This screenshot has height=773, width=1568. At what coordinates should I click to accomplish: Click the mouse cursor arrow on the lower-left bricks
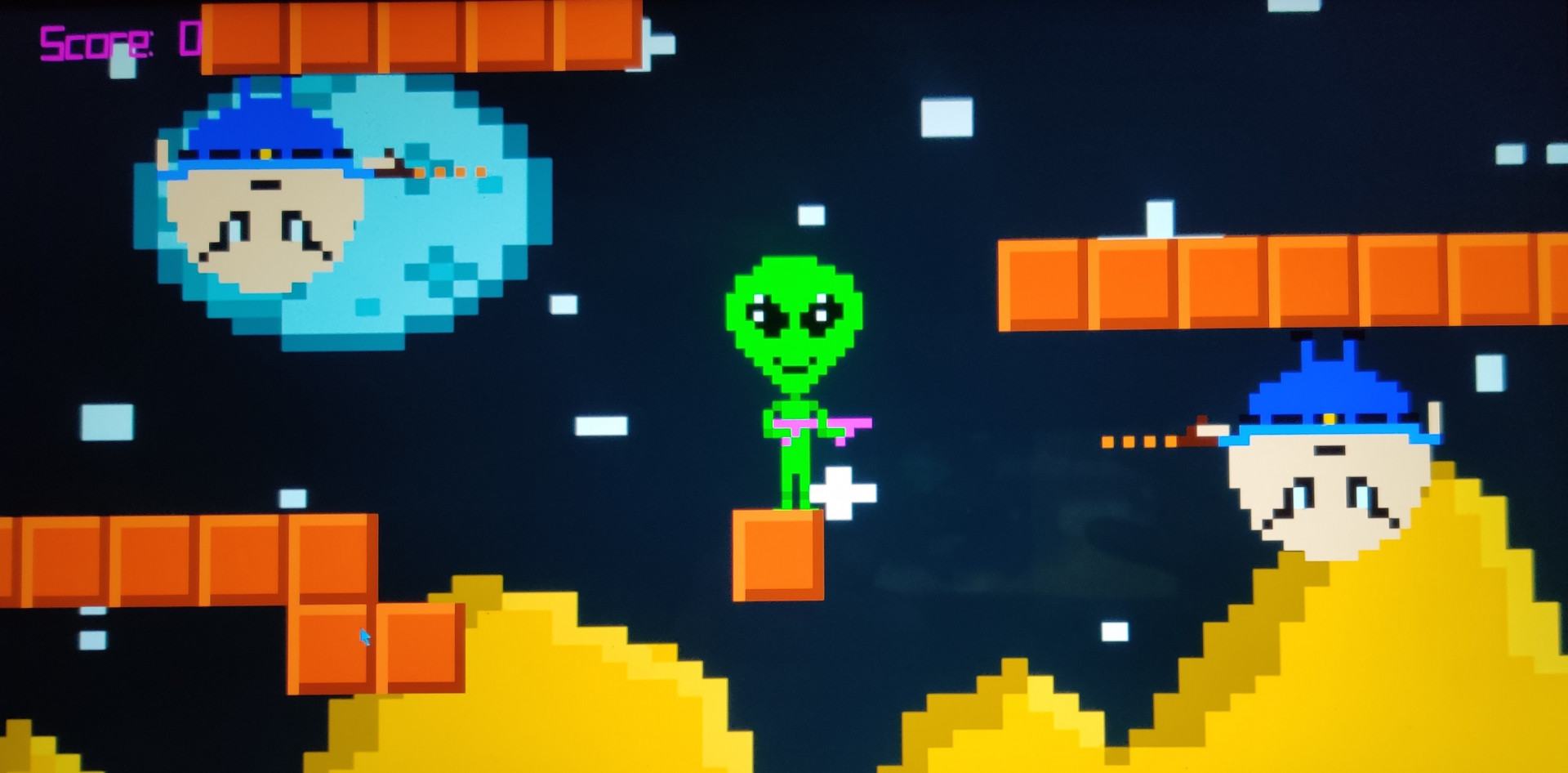click(365, 636)
